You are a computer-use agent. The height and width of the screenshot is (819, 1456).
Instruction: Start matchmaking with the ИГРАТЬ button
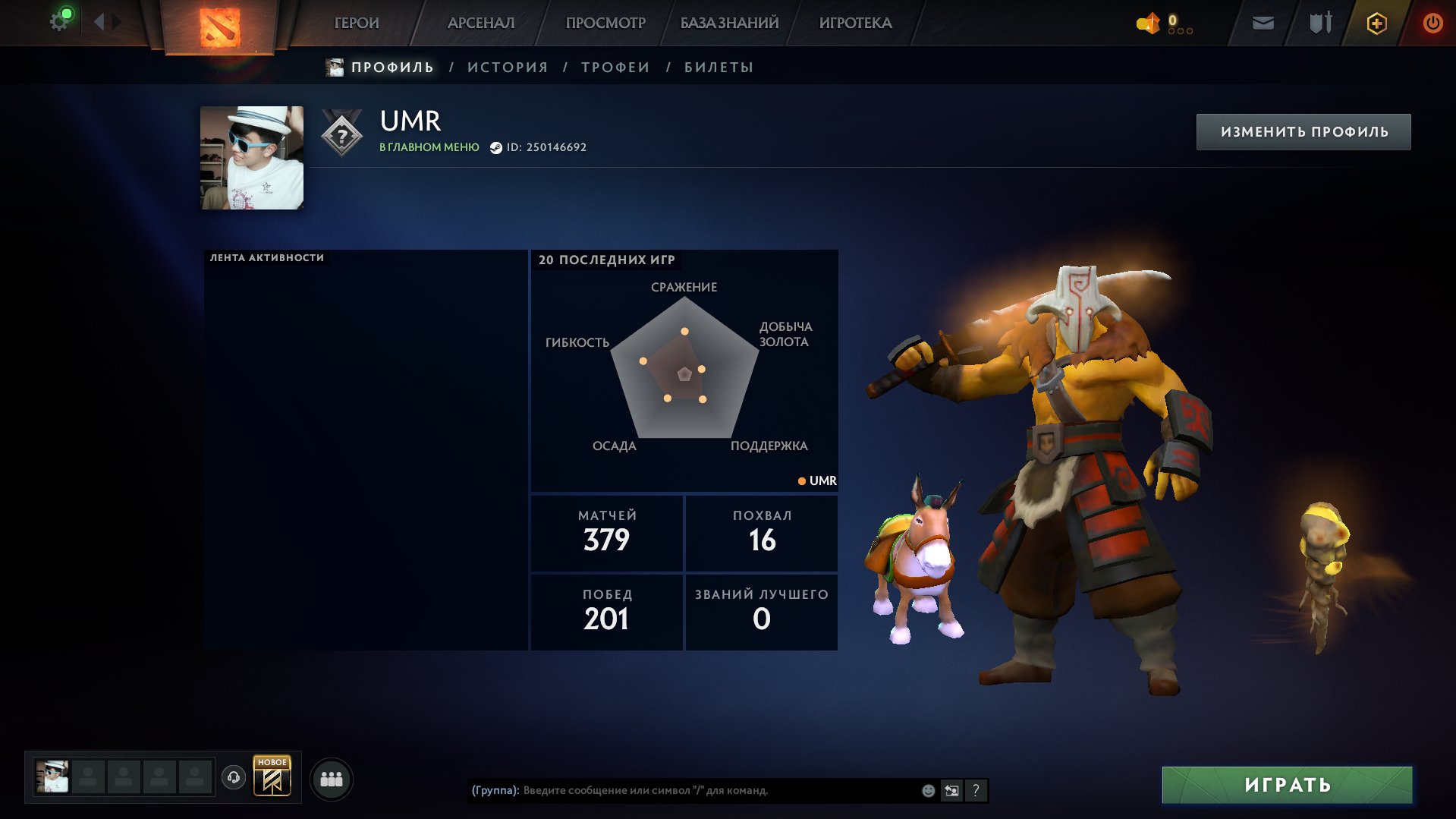tap(1287, 785)
